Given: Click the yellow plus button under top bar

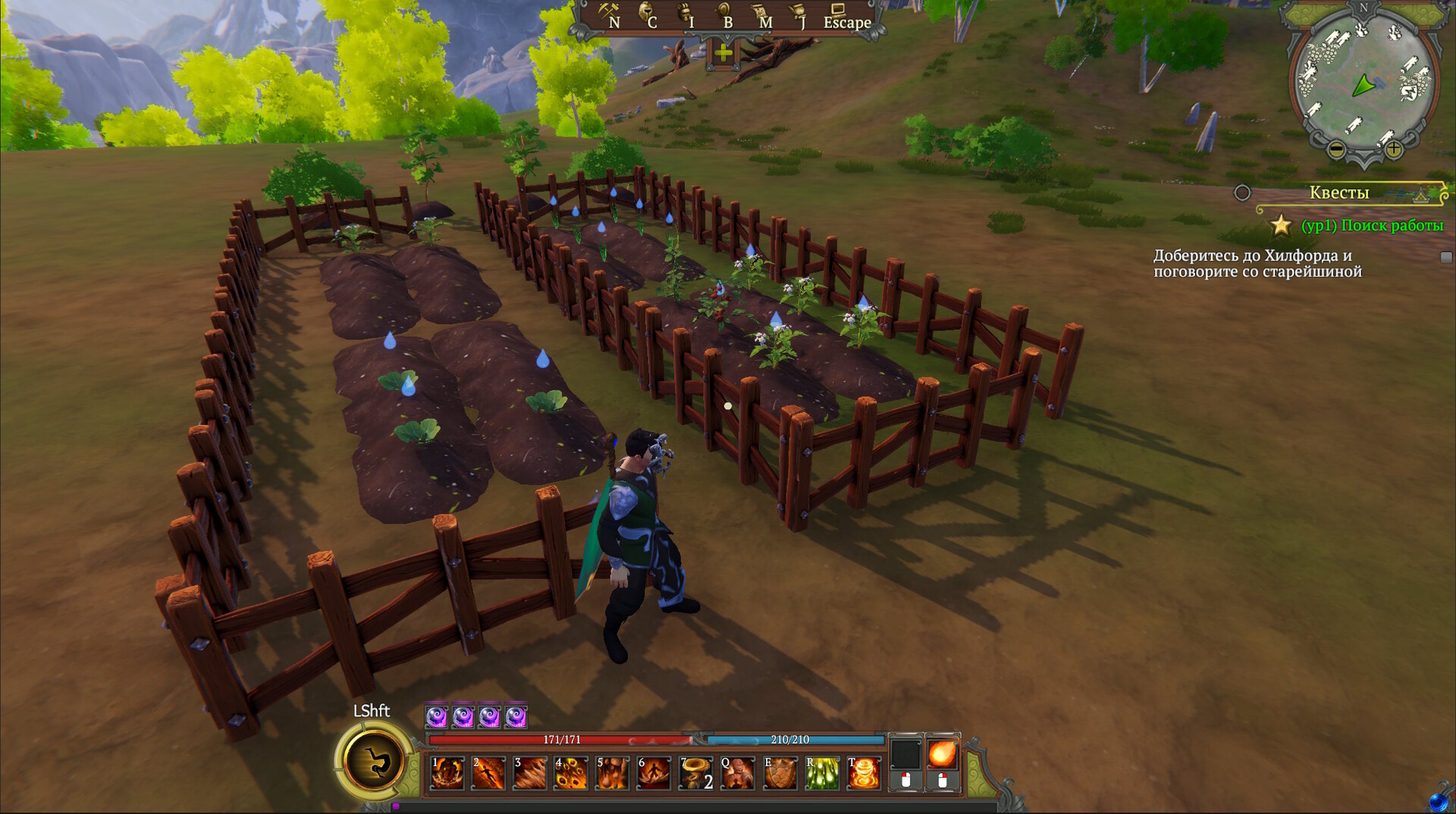Looking at the screenshot, I should tap(723, 52).
